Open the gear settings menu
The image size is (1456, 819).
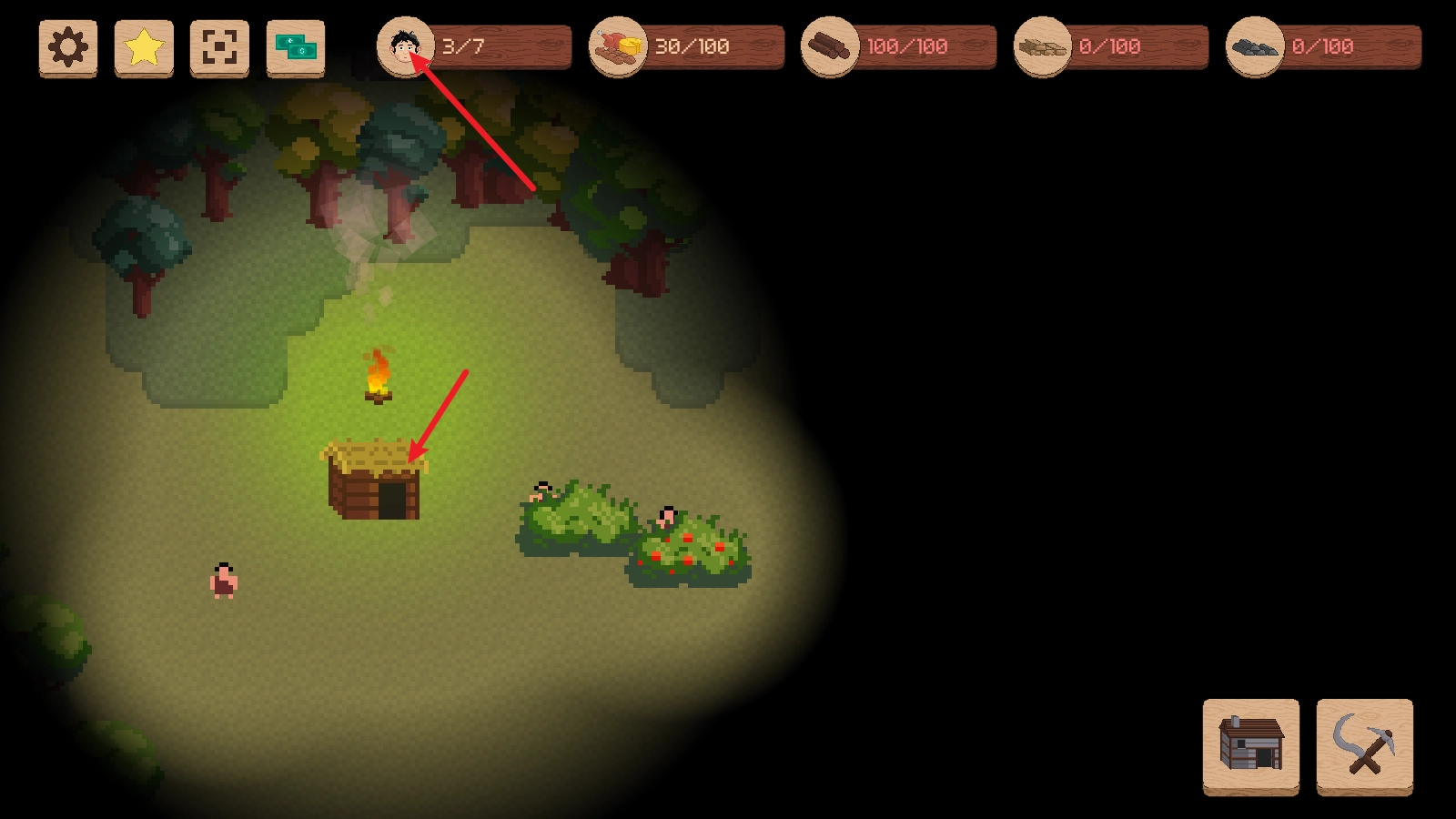coord(68,47)
